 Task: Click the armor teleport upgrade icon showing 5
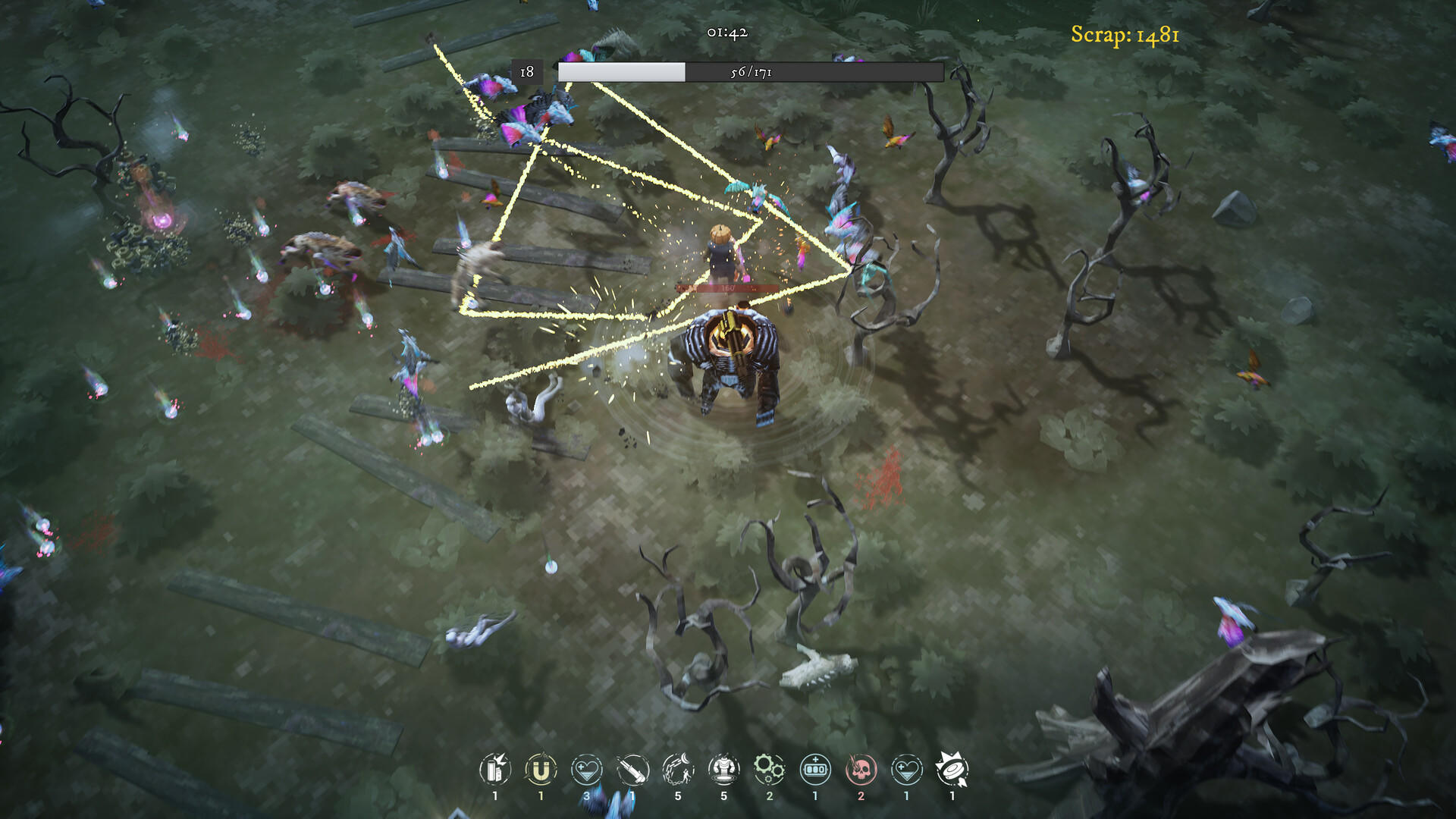[x=724, y=770]
